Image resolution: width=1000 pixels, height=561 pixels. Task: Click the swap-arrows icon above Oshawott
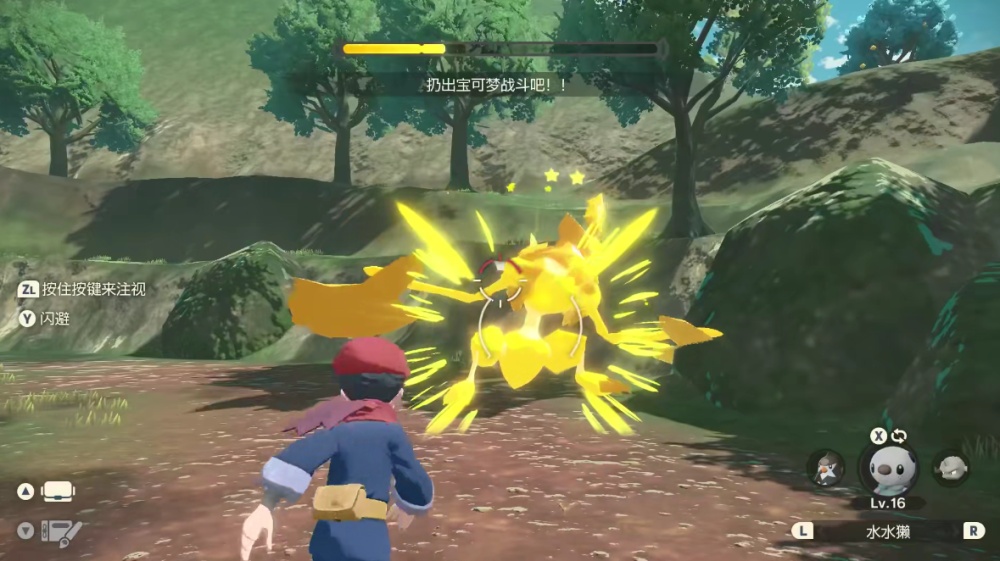pyautogui.click(x=899, y=437)
